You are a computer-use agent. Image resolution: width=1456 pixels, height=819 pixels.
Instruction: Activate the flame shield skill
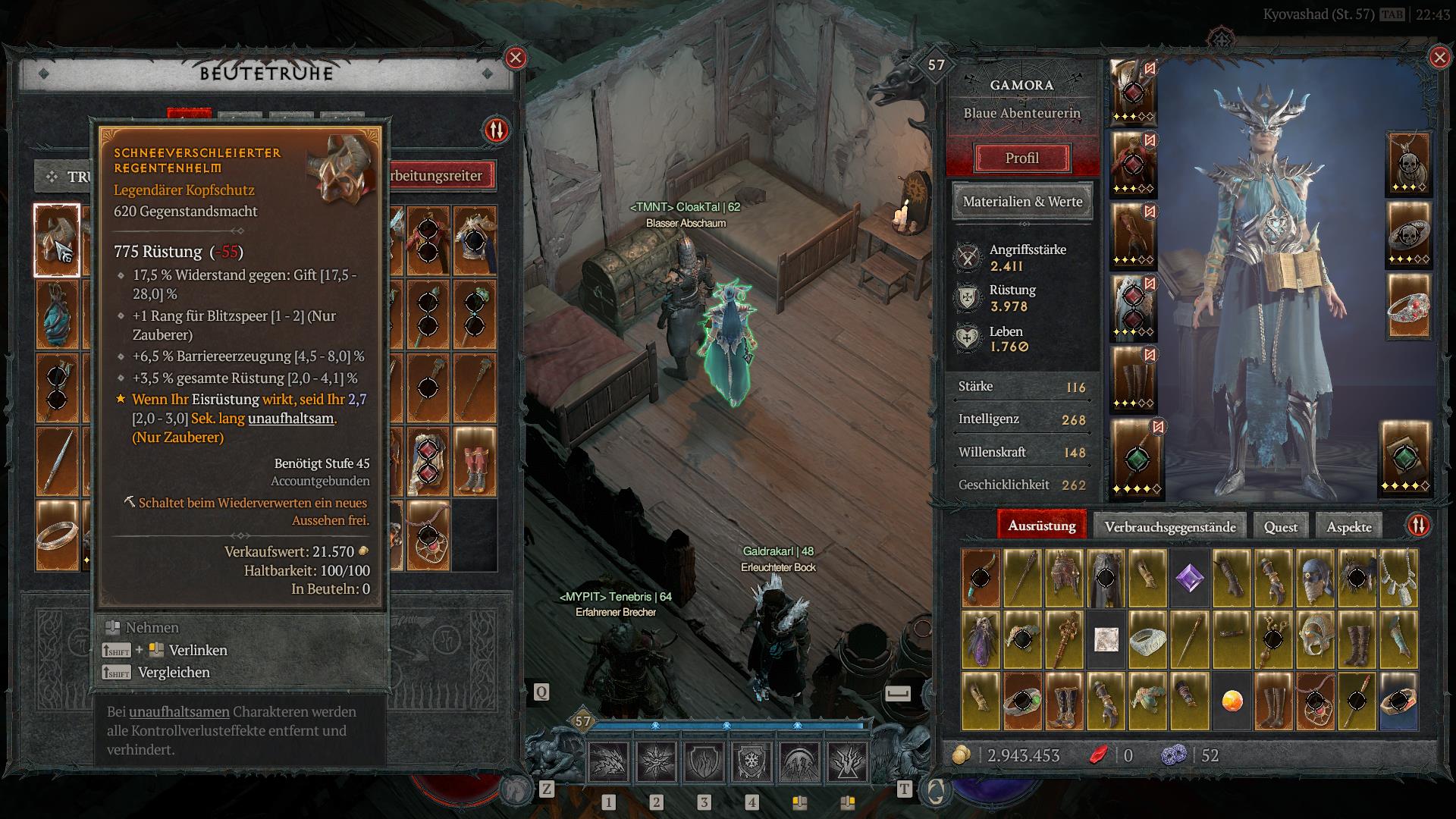click(704, 761)
